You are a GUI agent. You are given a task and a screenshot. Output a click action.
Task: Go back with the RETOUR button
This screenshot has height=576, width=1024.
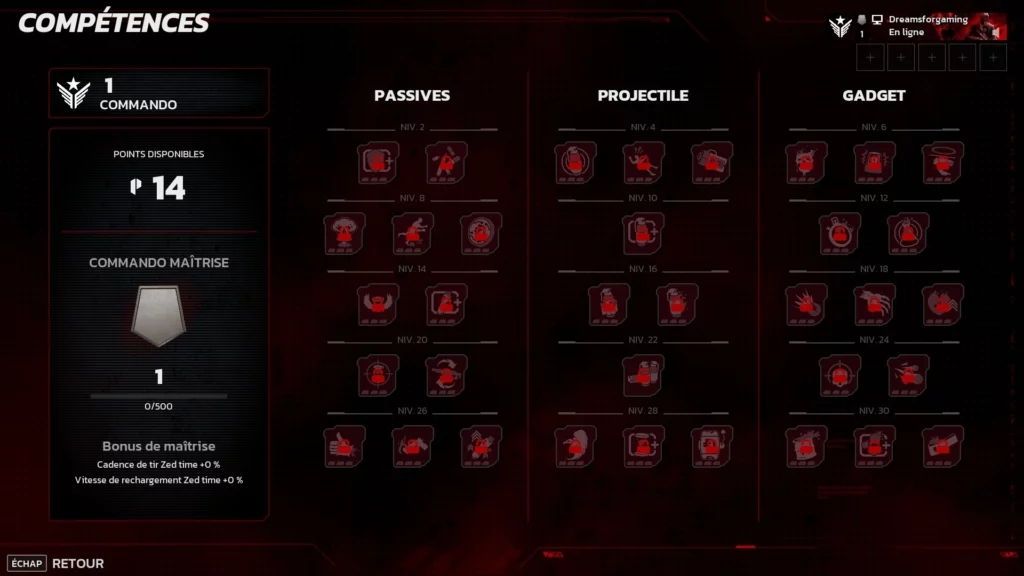click(x=77, y=563)
